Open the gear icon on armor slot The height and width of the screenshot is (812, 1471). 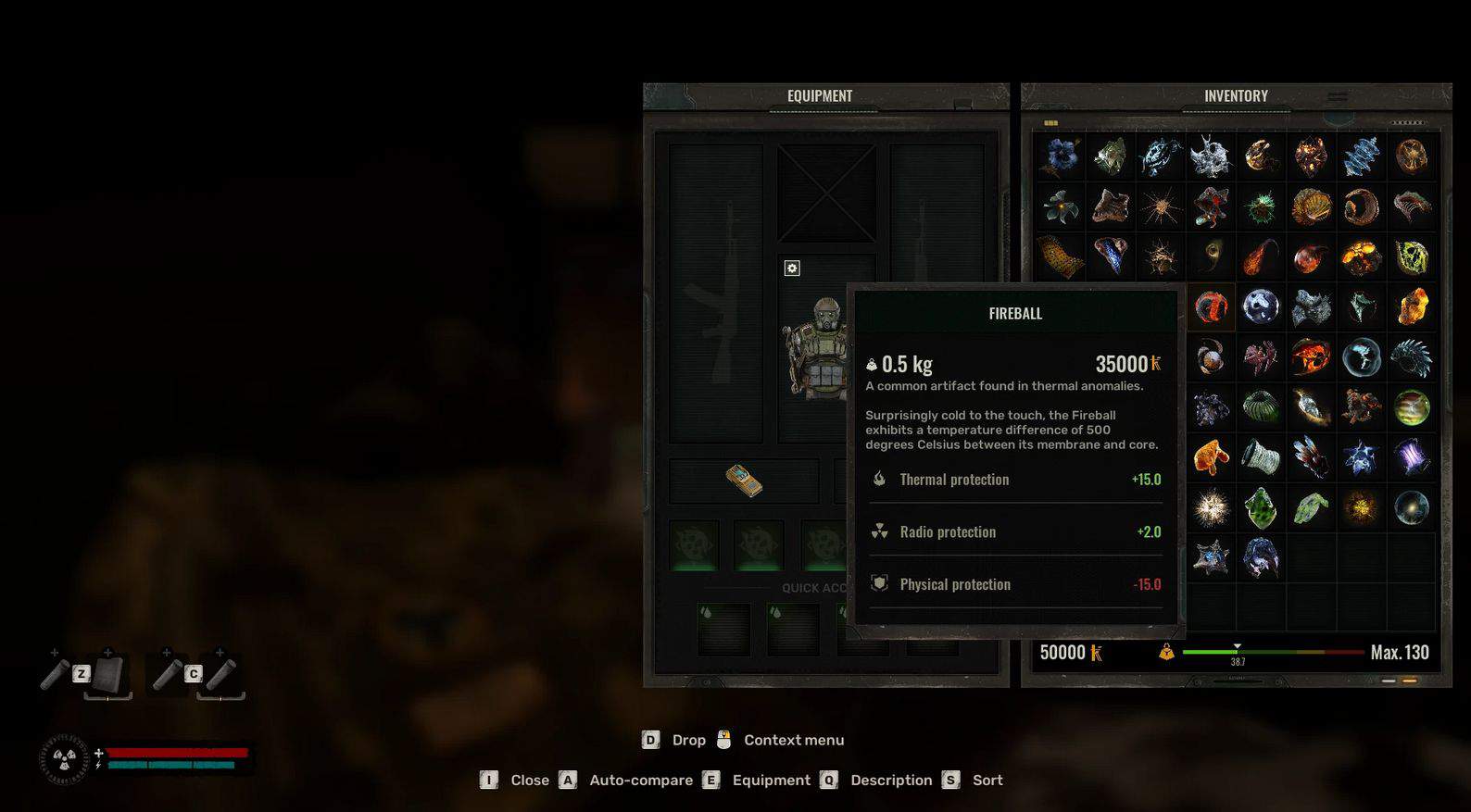[792, 269]
